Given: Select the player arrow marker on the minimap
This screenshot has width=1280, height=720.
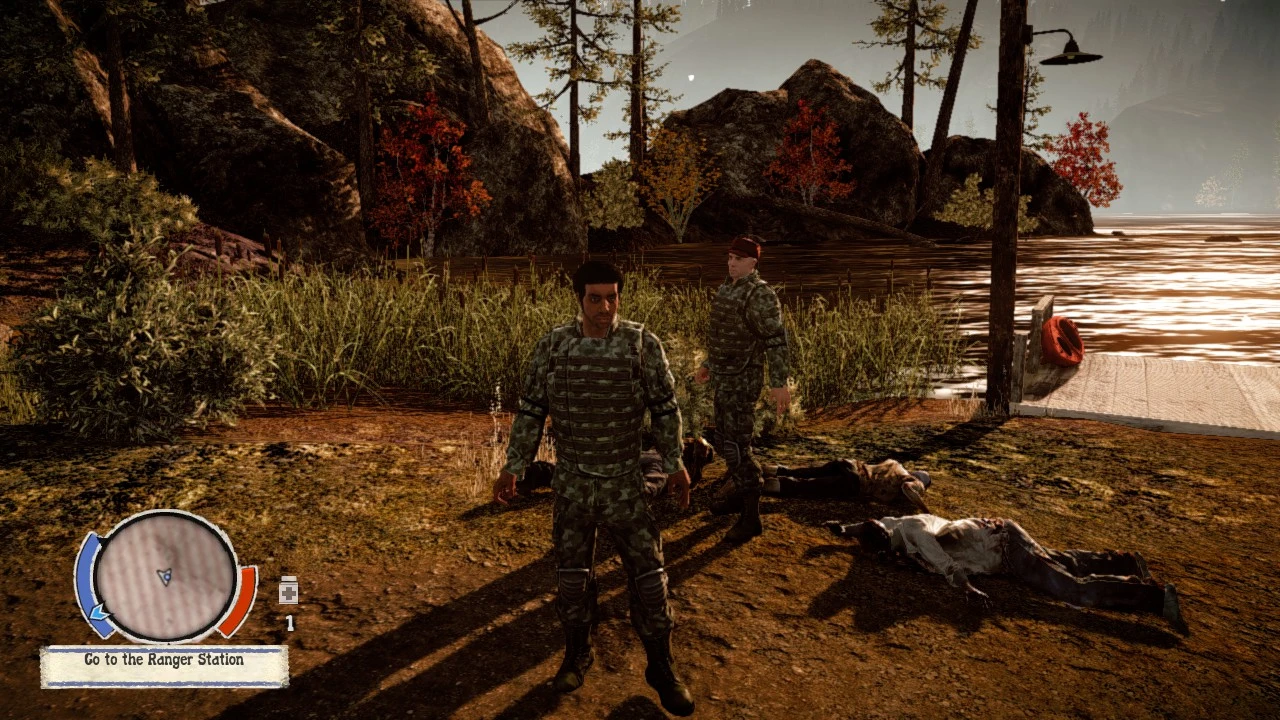Looking at the screenshot, I should (166, 576).
